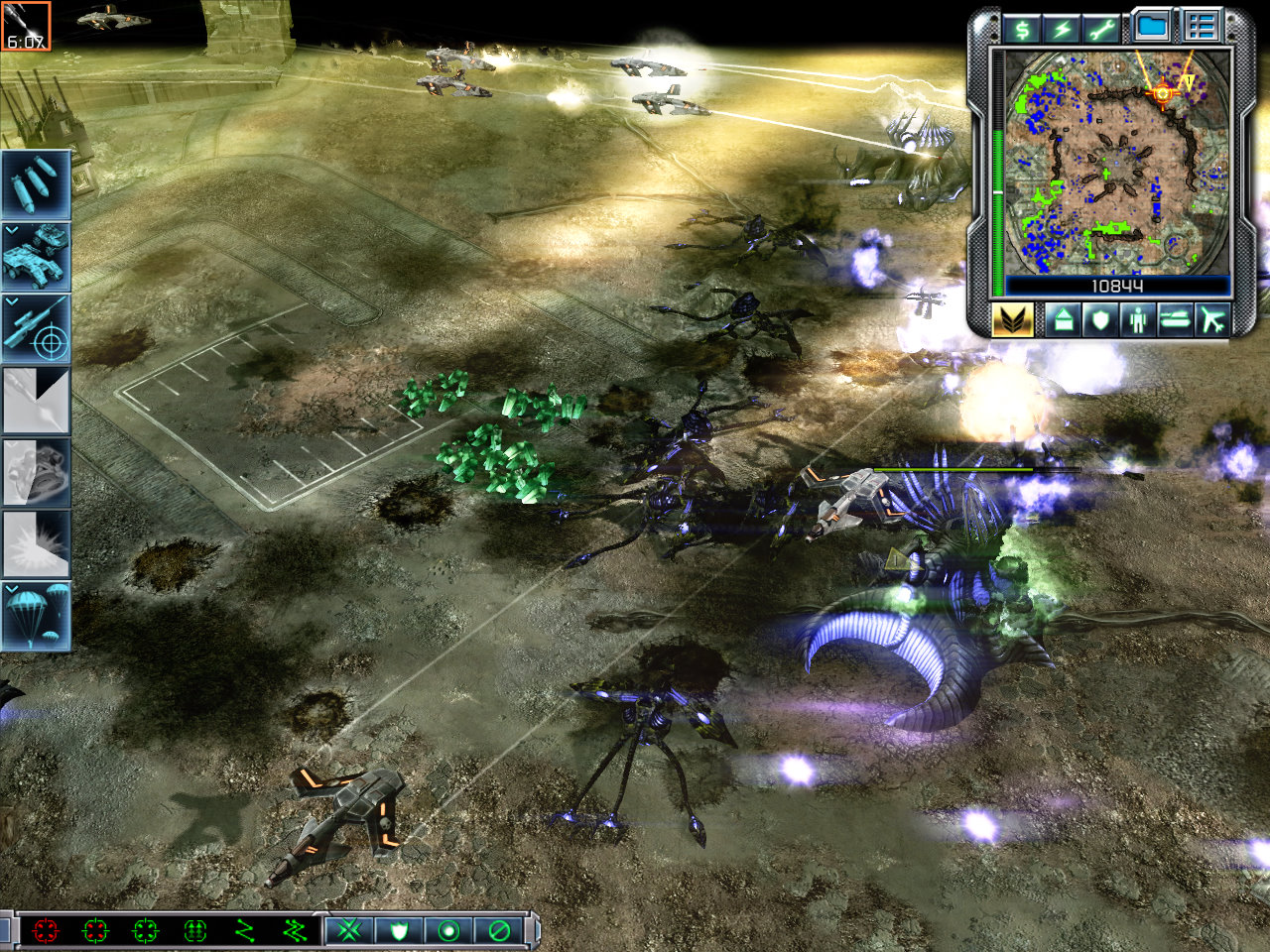
Task: Click the sell structure dollar button
Action: (x=1022, y=29)
